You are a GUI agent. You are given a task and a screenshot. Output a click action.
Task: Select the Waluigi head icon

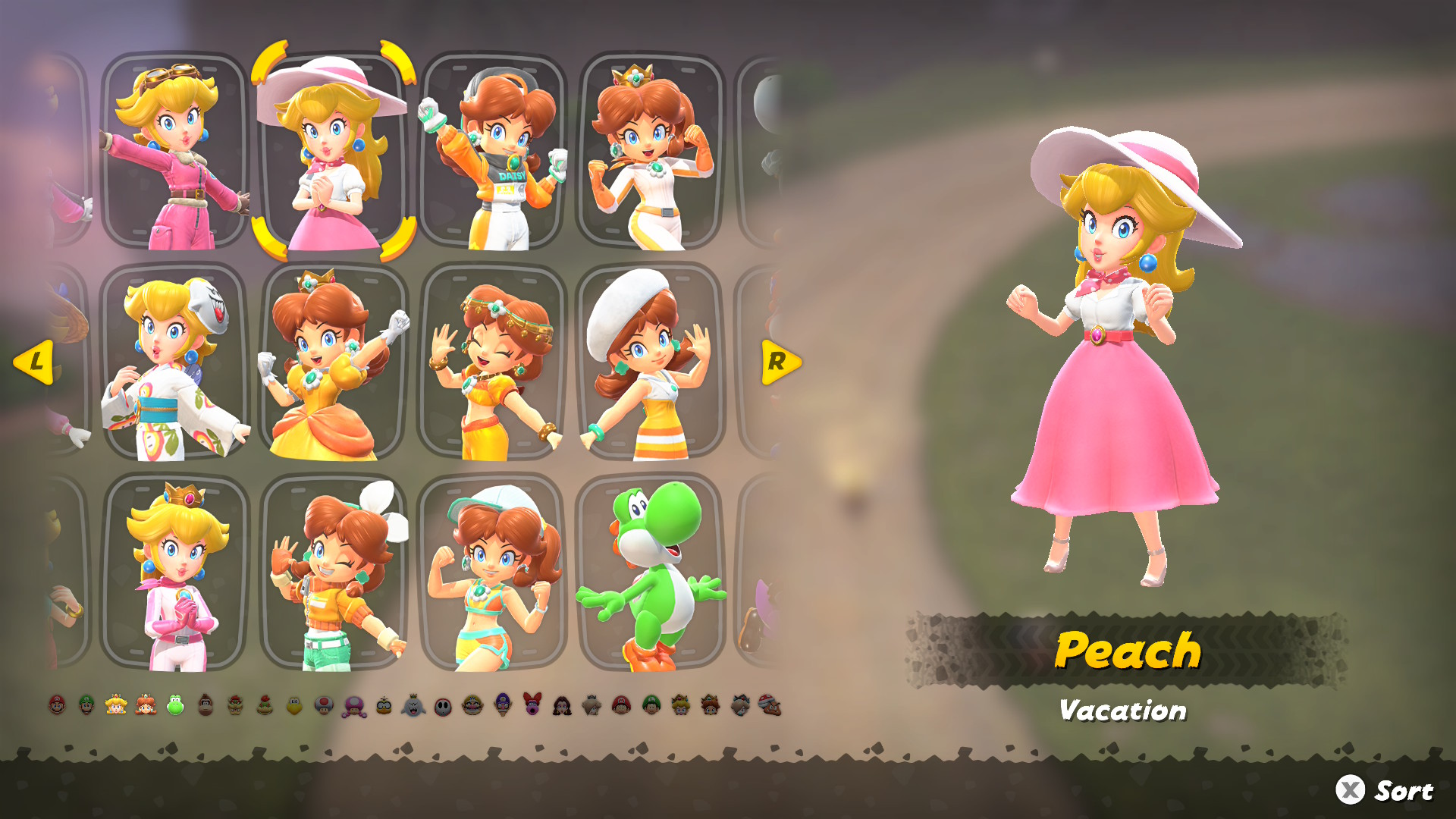(x=503, y=705)
